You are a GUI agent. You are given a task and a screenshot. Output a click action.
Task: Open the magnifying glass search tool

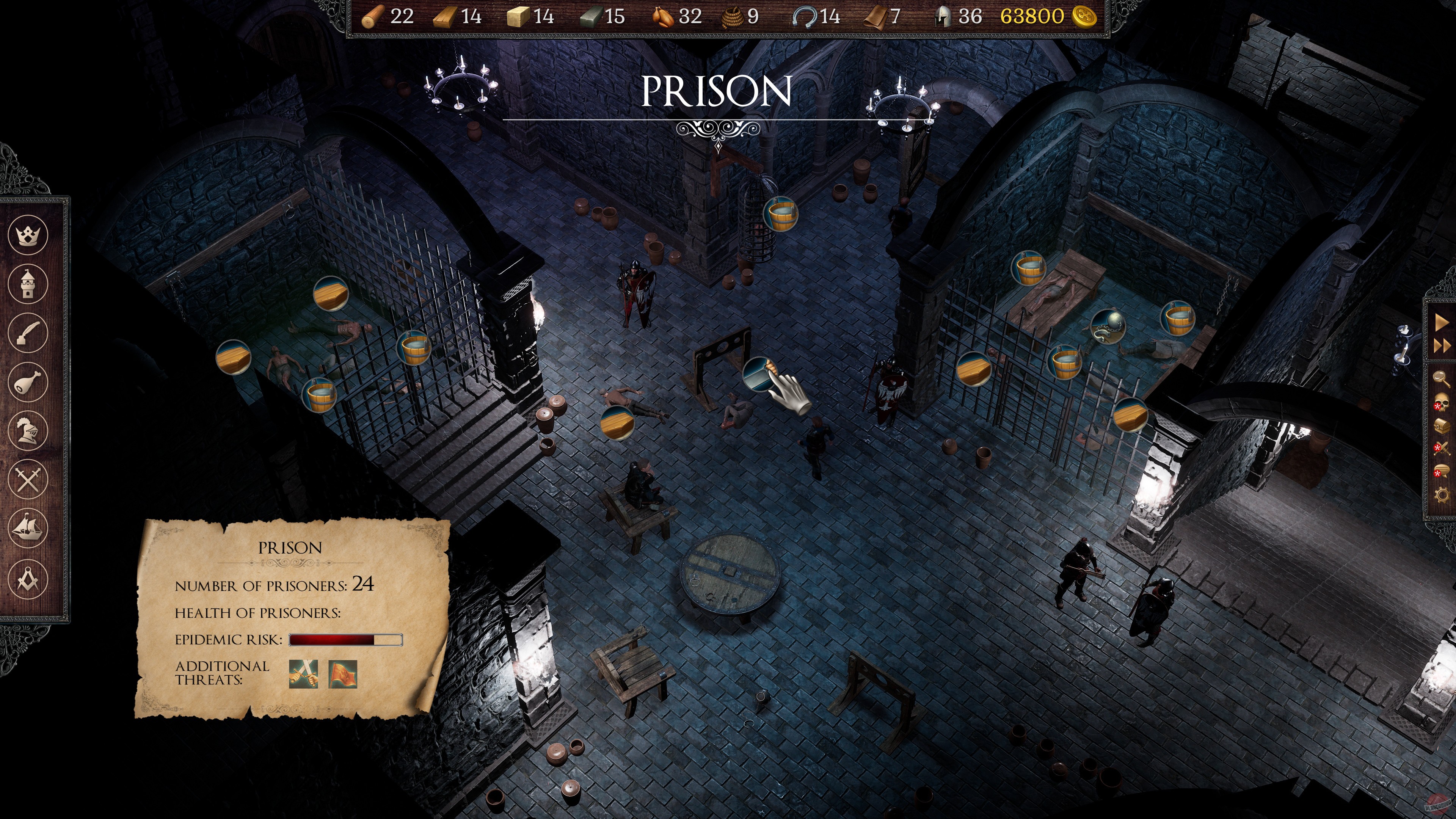coord(1441,379)
